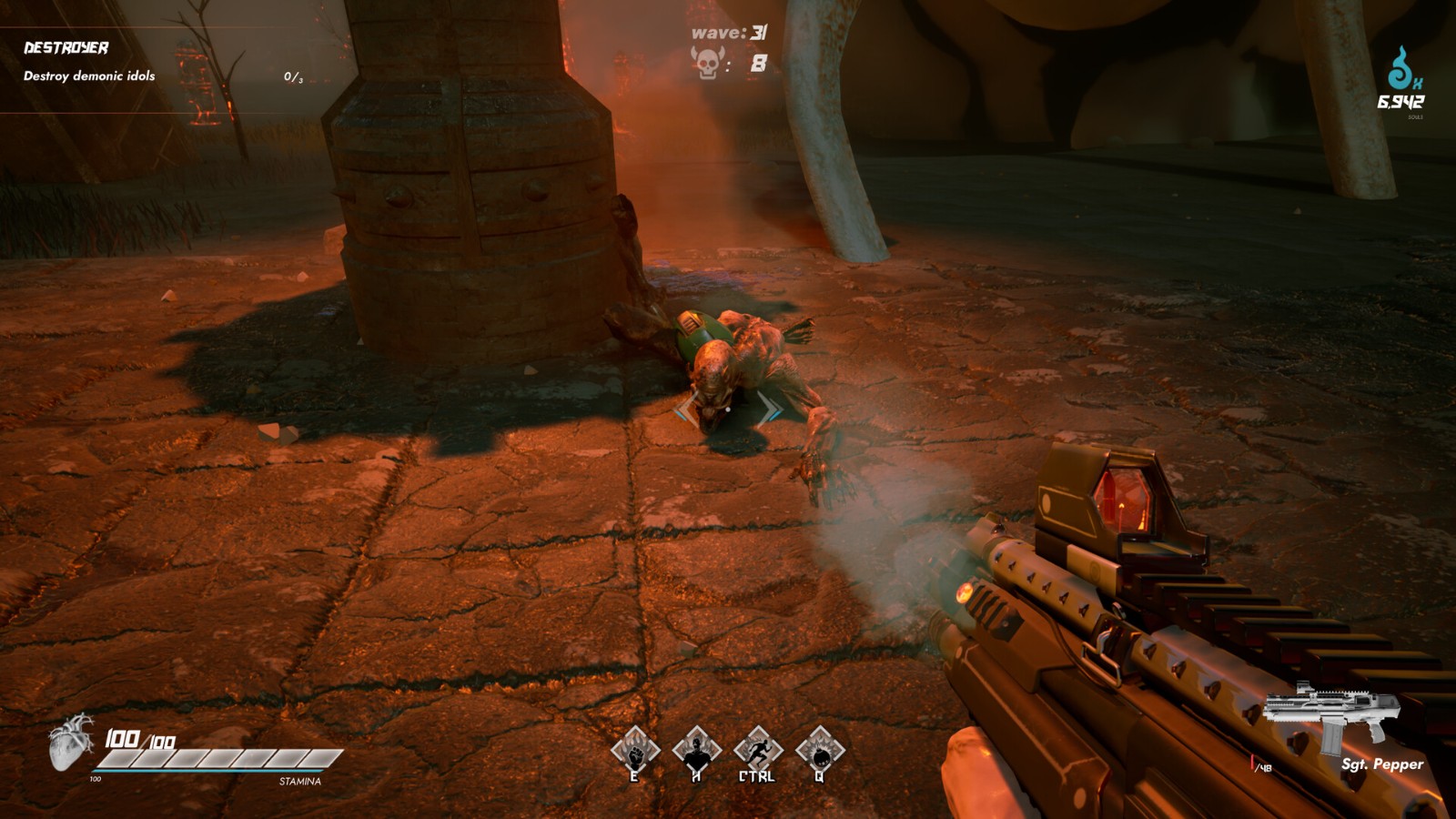
Task: Select the bomb grenade ability icon
Action: coord(820,750)
